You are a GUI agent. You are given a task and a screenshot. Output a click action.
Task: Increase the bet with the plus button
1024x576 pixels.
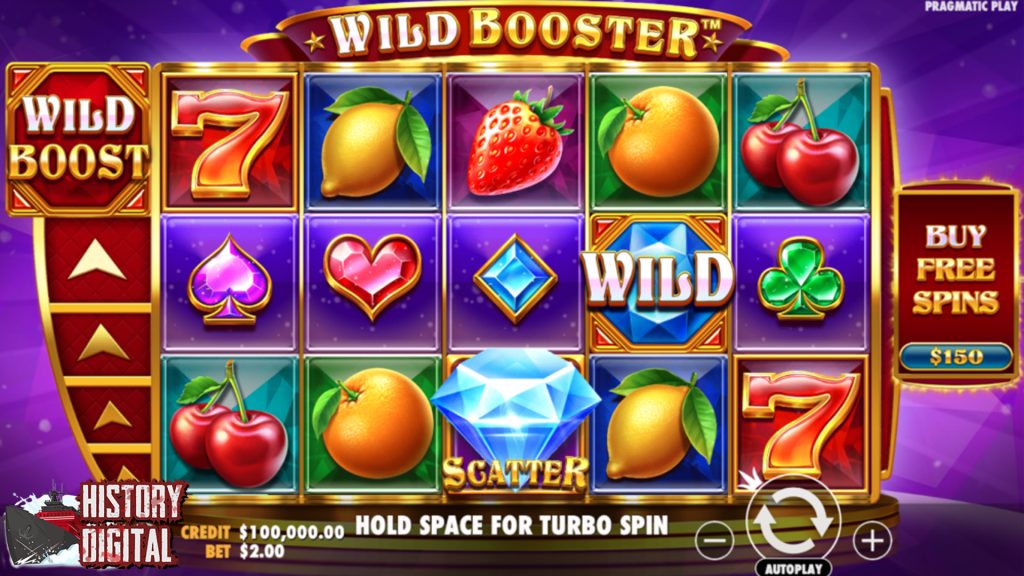(x=871, y=542)
